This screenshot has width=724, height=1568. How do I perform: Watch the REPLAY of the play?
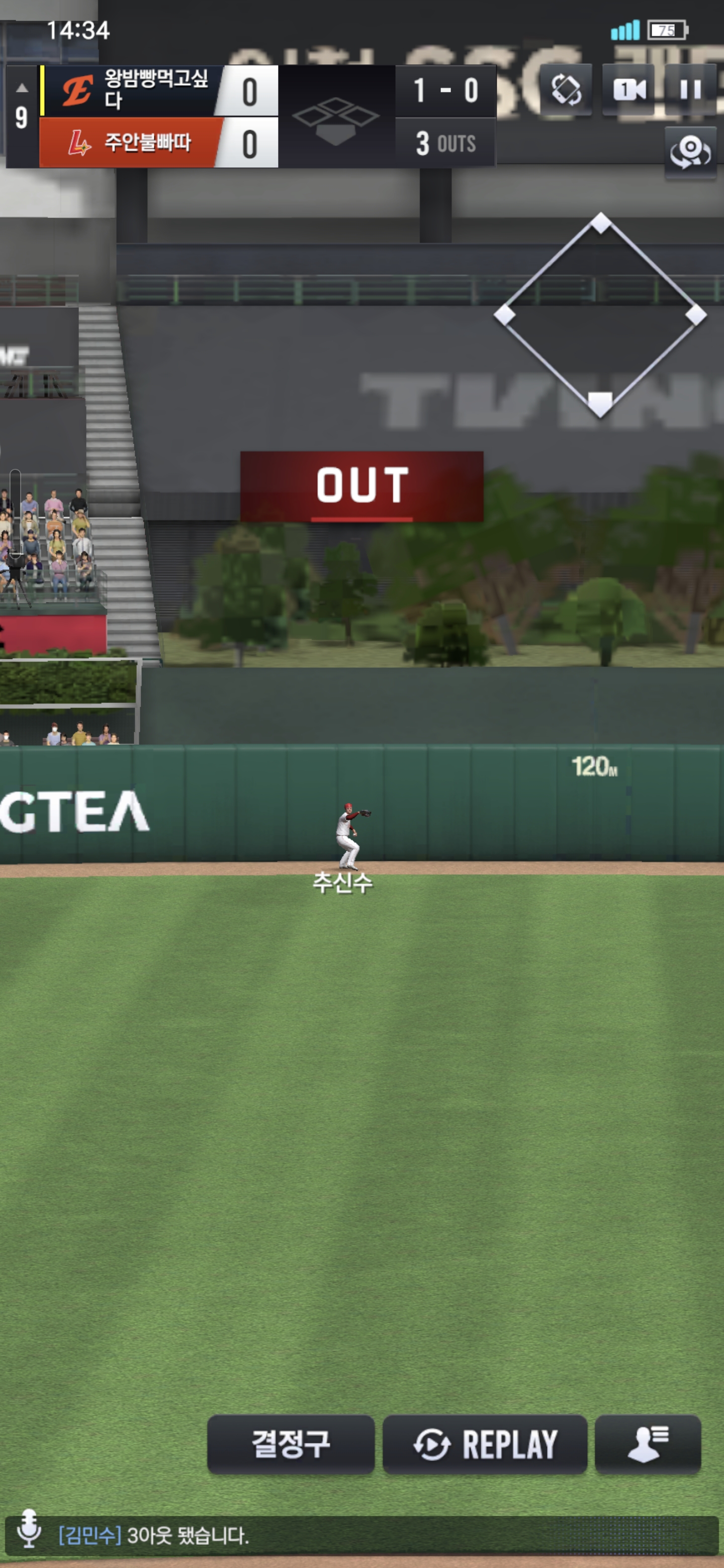click(485, 1443)
